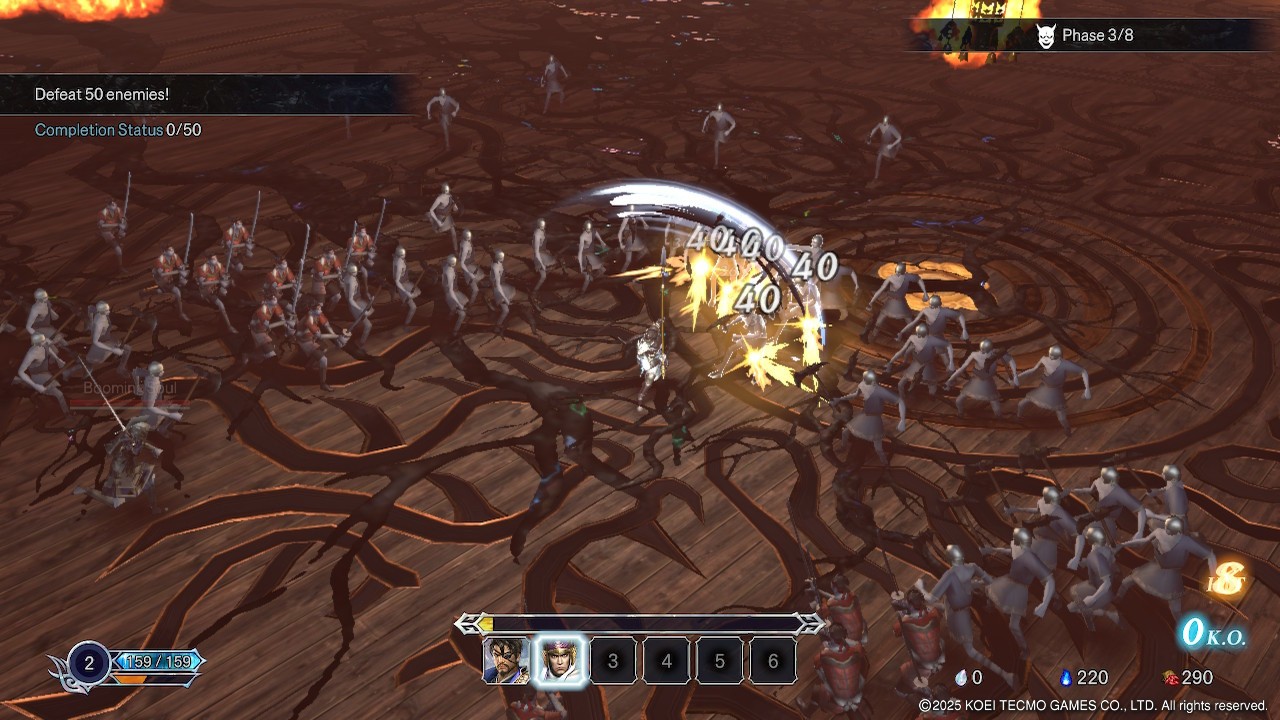The height and width of the screenshot is (720, 1280).
Task: Click the Phase 3/8 demon mask icon
Action: tap(1045, 36)
